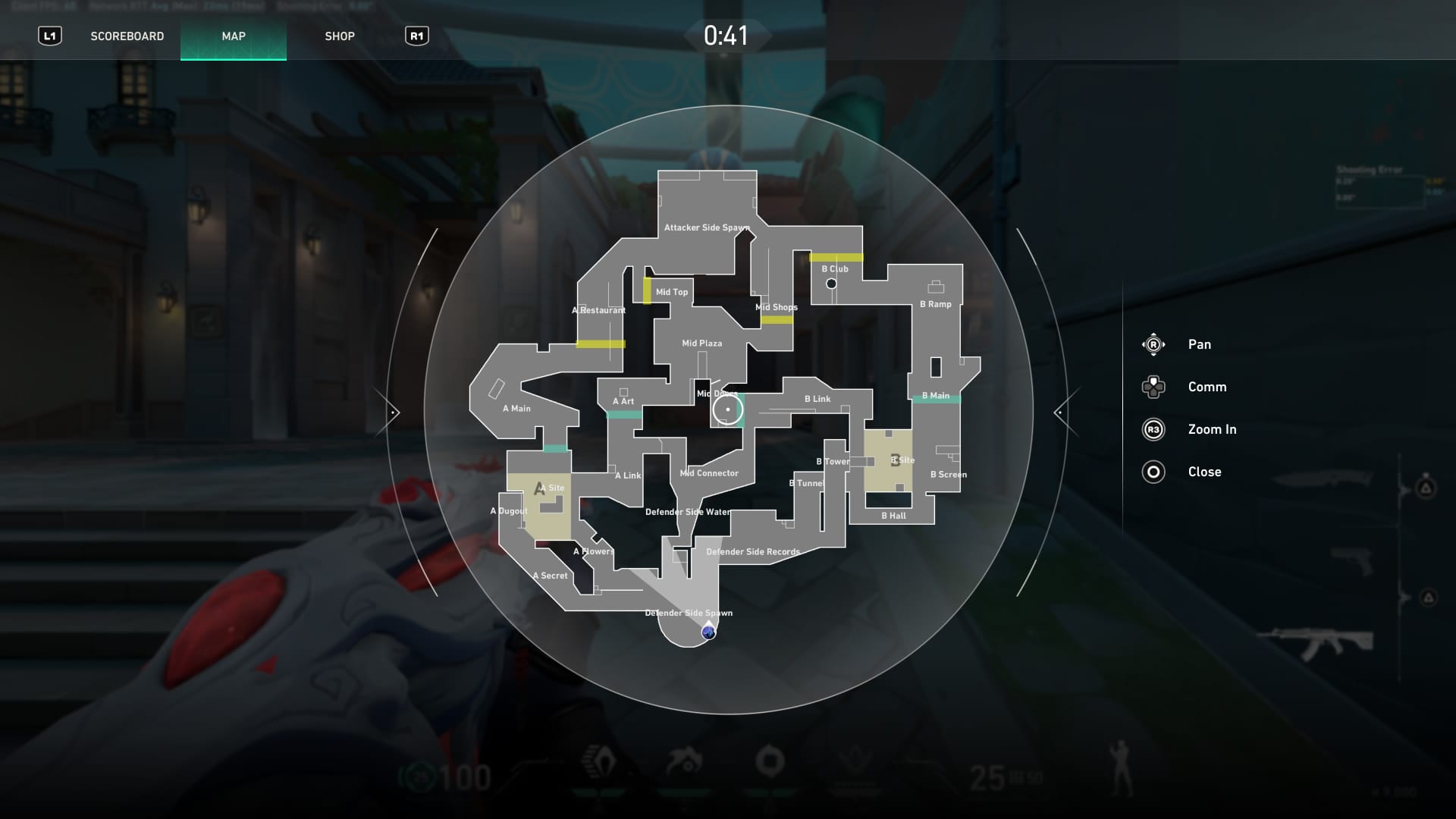Select the third ability icon in the HUD
Image resolution: width=1456 pixels, height=819 pixels.
coord(770,761)
